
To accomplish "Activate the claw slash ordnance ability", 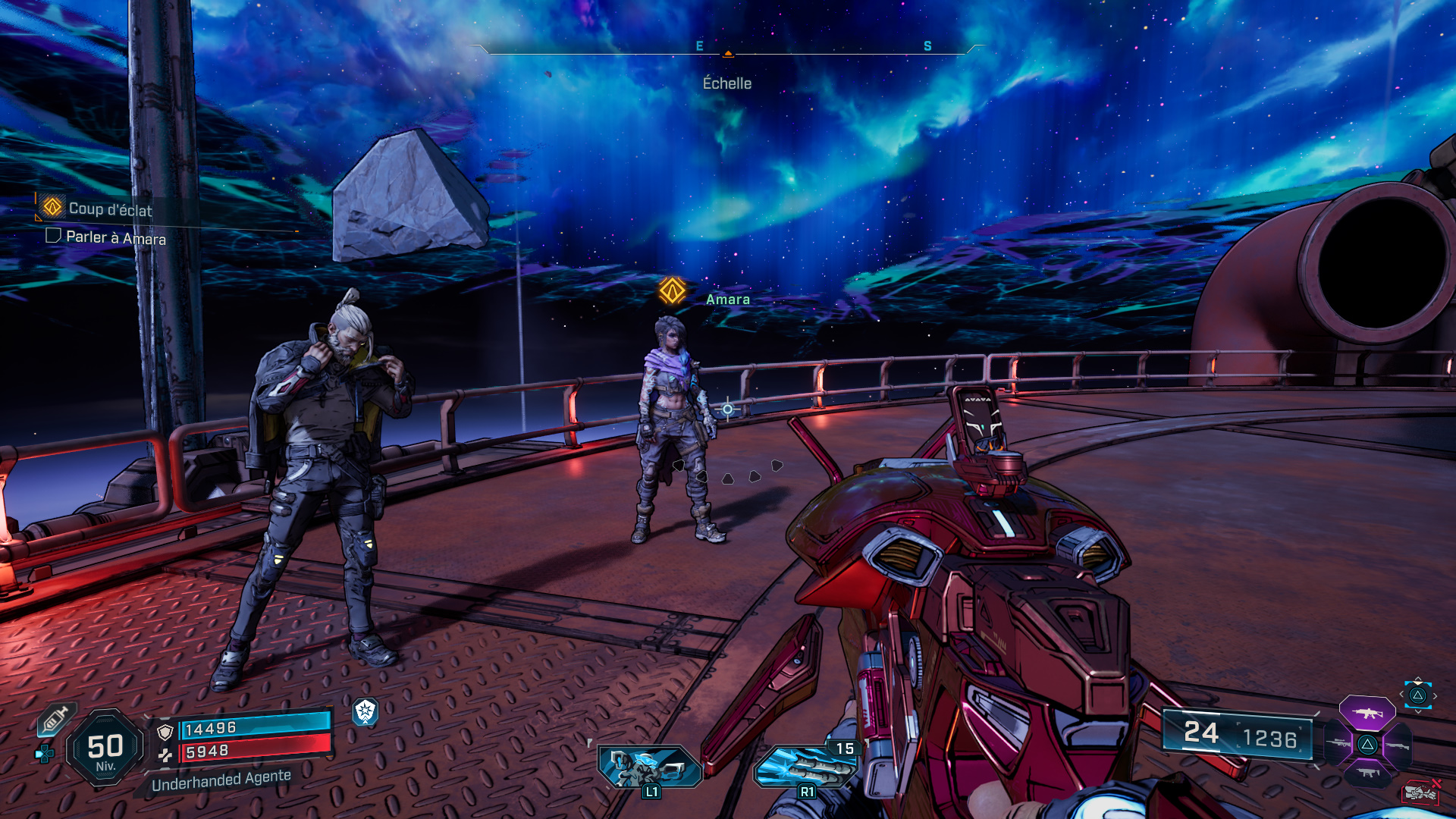I will (x=806, y=767).
